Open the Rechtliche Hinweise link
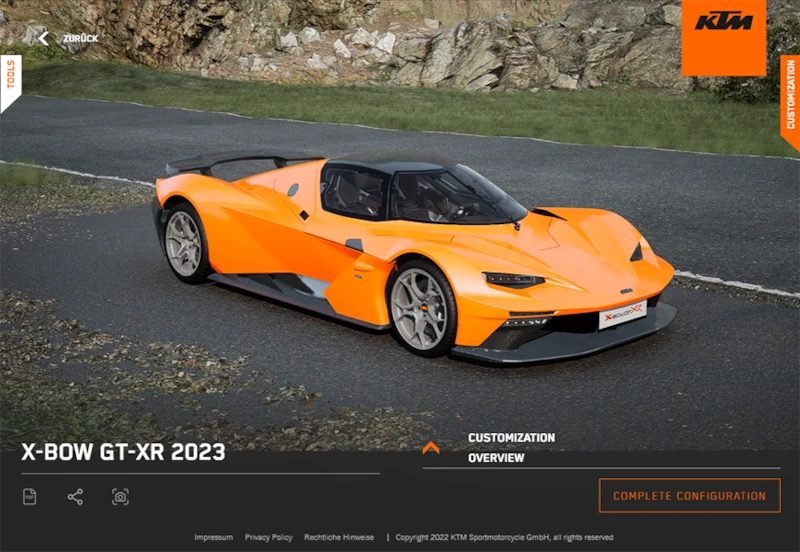Screen dimensions: 800x552 (339, 537)
